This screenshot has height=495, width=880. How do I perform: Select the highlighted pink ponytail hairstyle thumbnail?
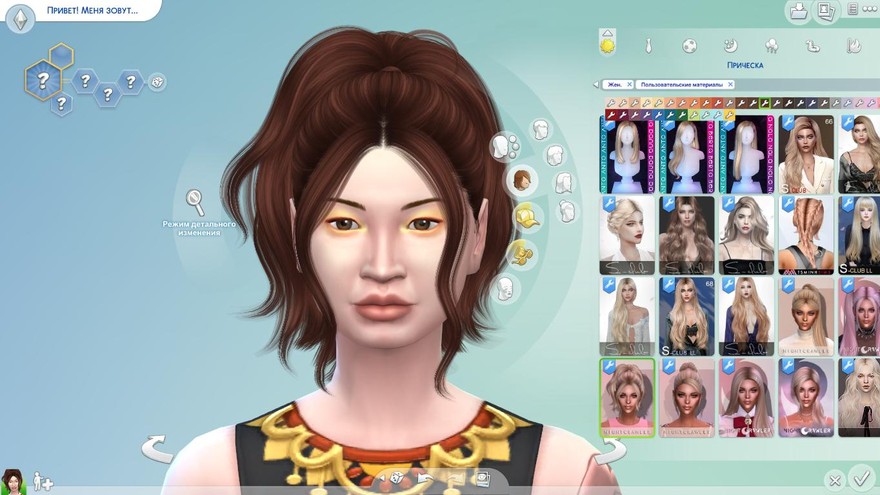[627, 397]
